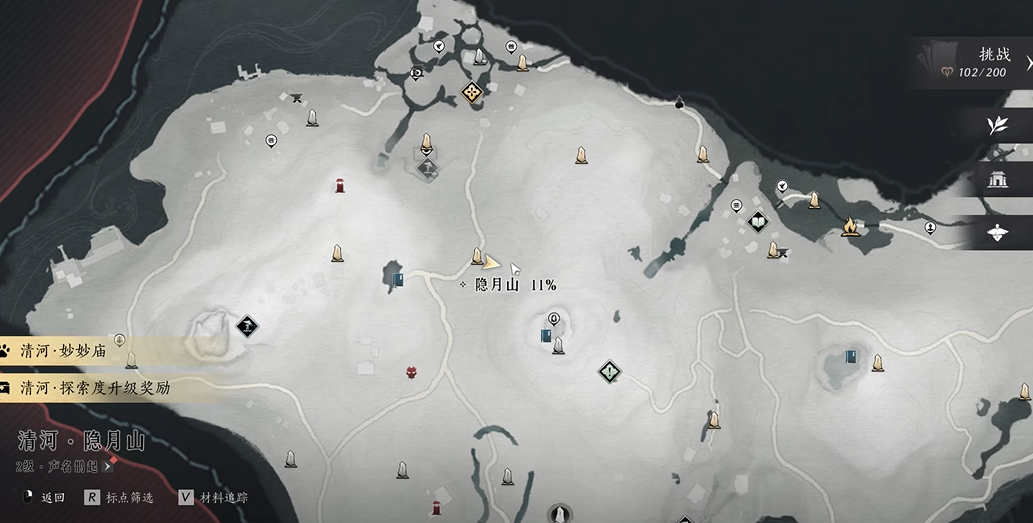Select the straw-hat figure side tab
The image size is (1033, 523).
tap(997, 233)
